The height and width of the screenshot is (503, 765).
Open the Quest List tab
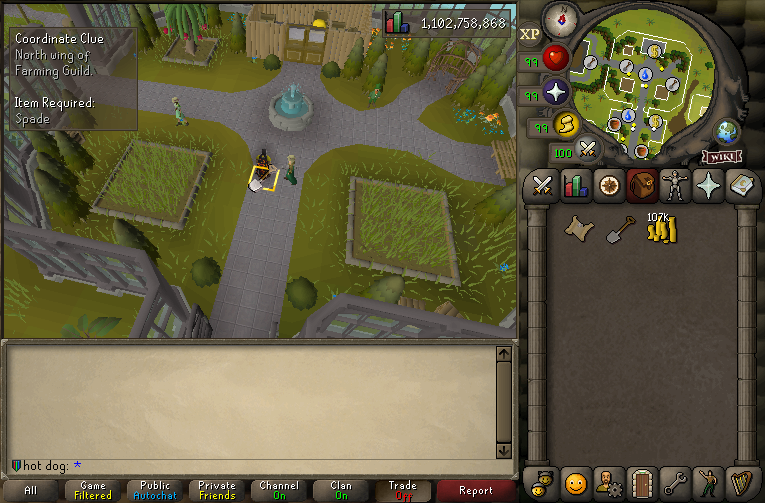(x=608, y=186)
